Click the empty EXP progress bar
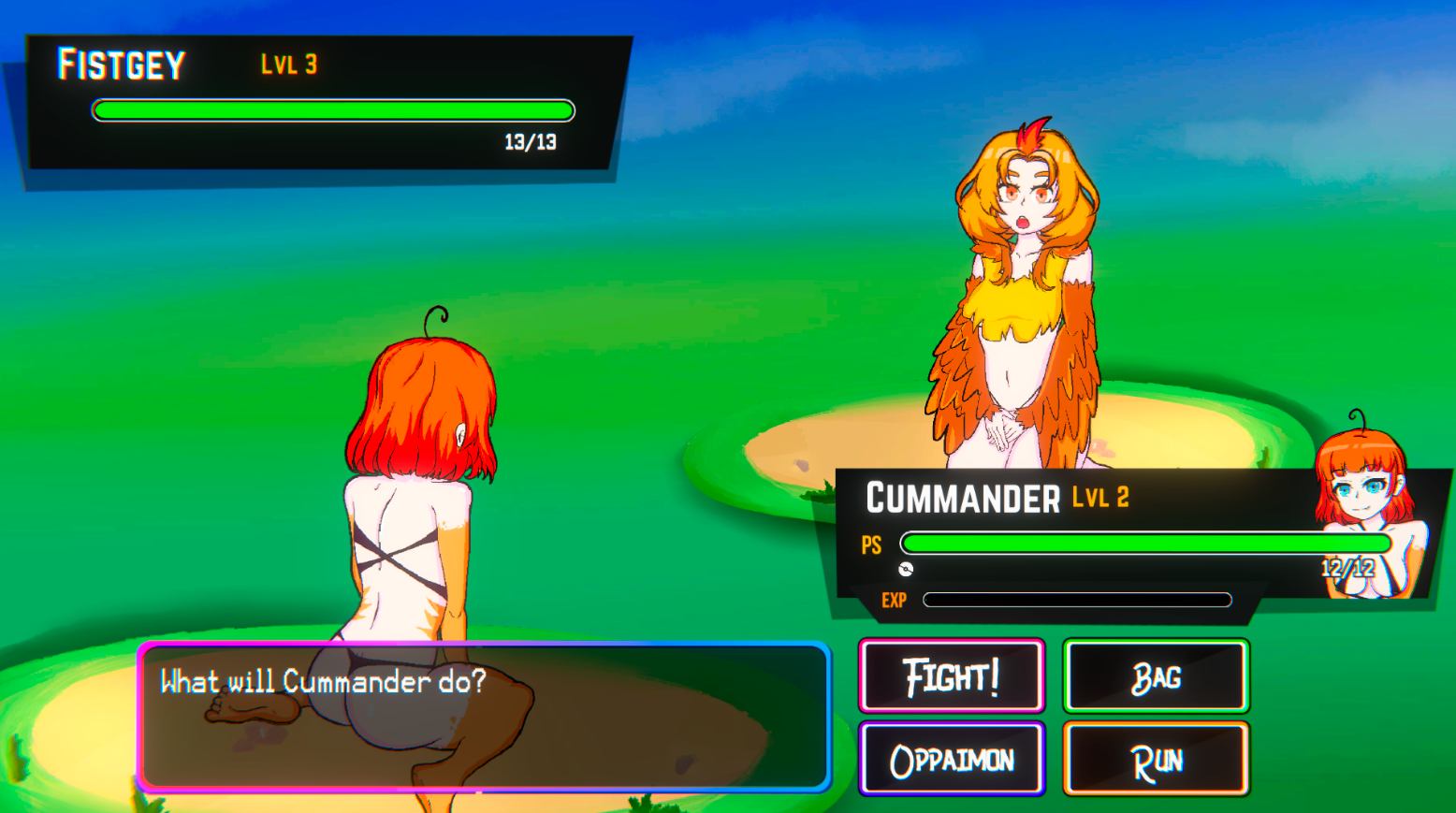The height and width of the screenshot is (813, 1456). pos(1076,599)
